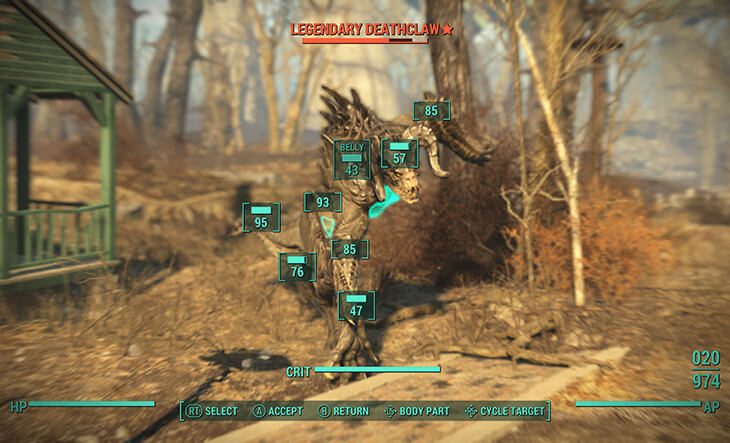The width and height of the screenshot is (730, 443).
Task: Pick the body part with 76 percent
Action: [x=297, y=266]
